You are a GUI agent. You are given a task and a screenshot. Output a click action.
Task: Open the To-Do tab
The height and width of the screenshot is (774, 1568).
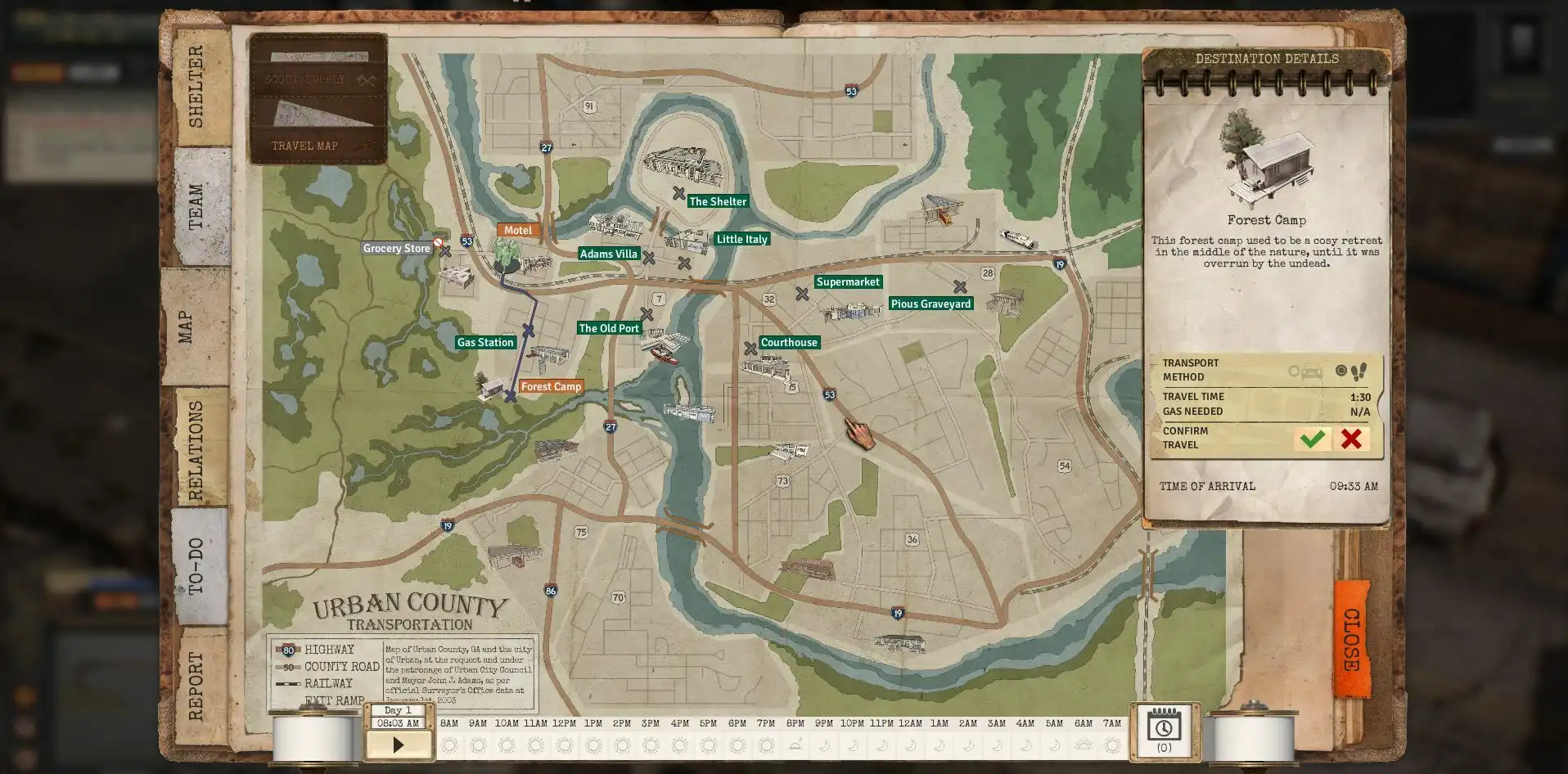coord(196,566)
